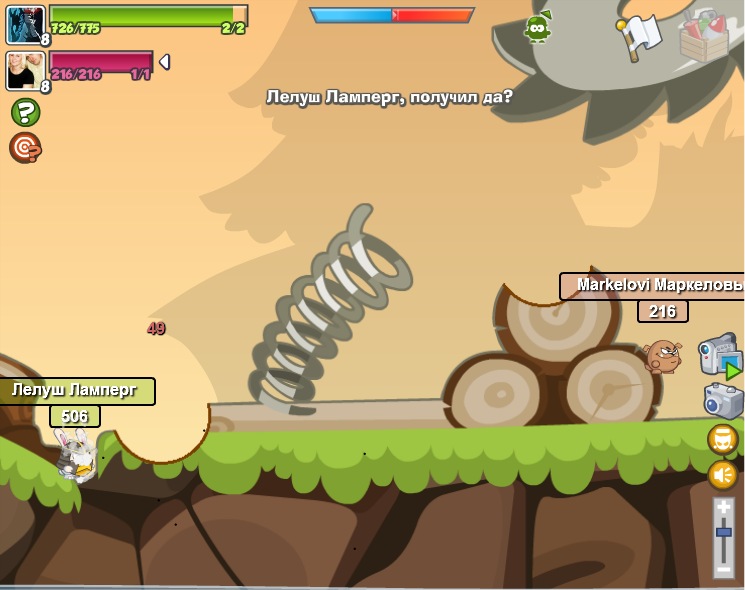The height and width of the screenshot is (590, 745).
Task: Start video recording with the camcorder icon
Action: coord(719,357)
